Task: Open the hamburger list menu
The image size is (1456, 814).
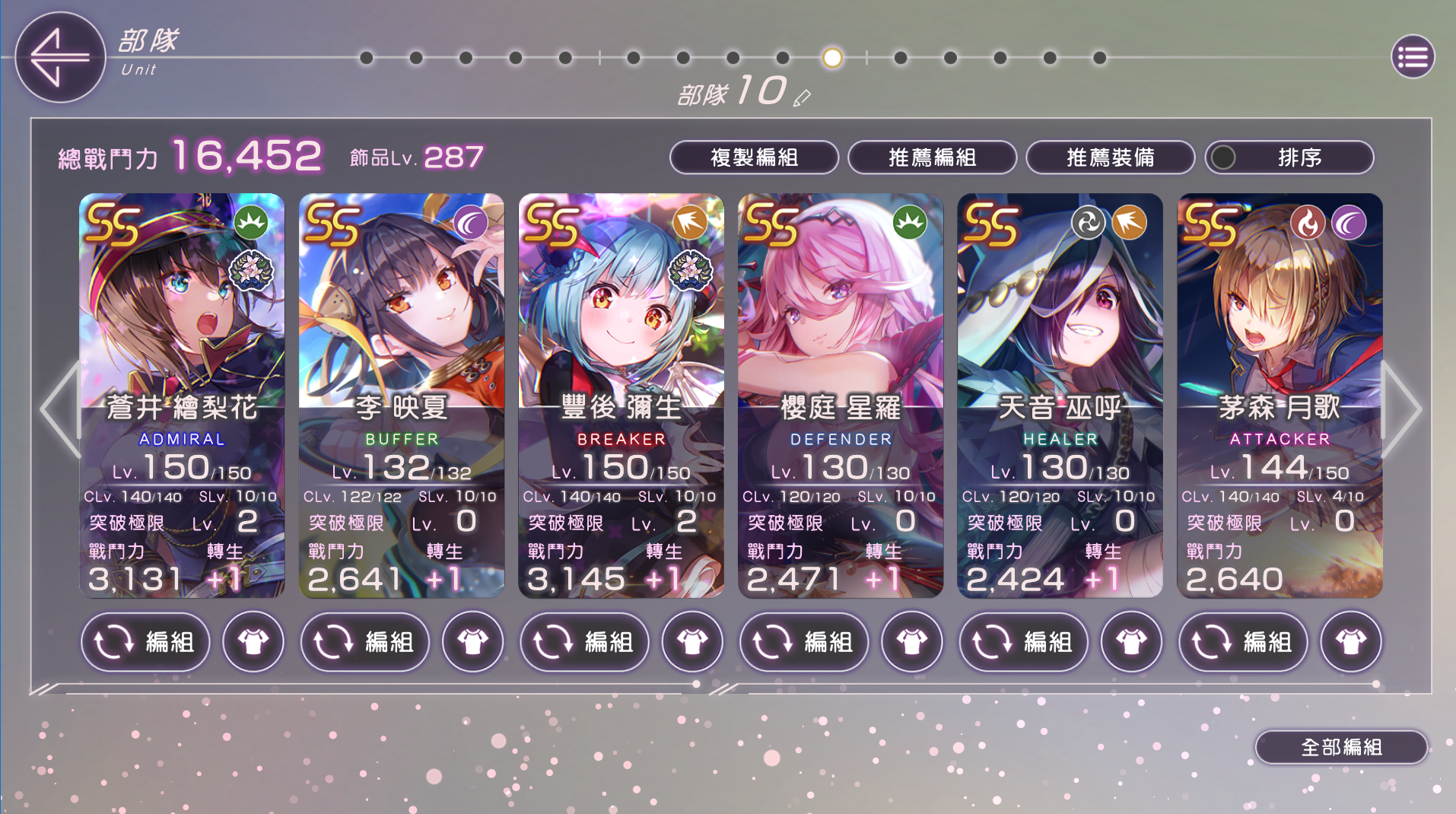Action: point(1413,57)
